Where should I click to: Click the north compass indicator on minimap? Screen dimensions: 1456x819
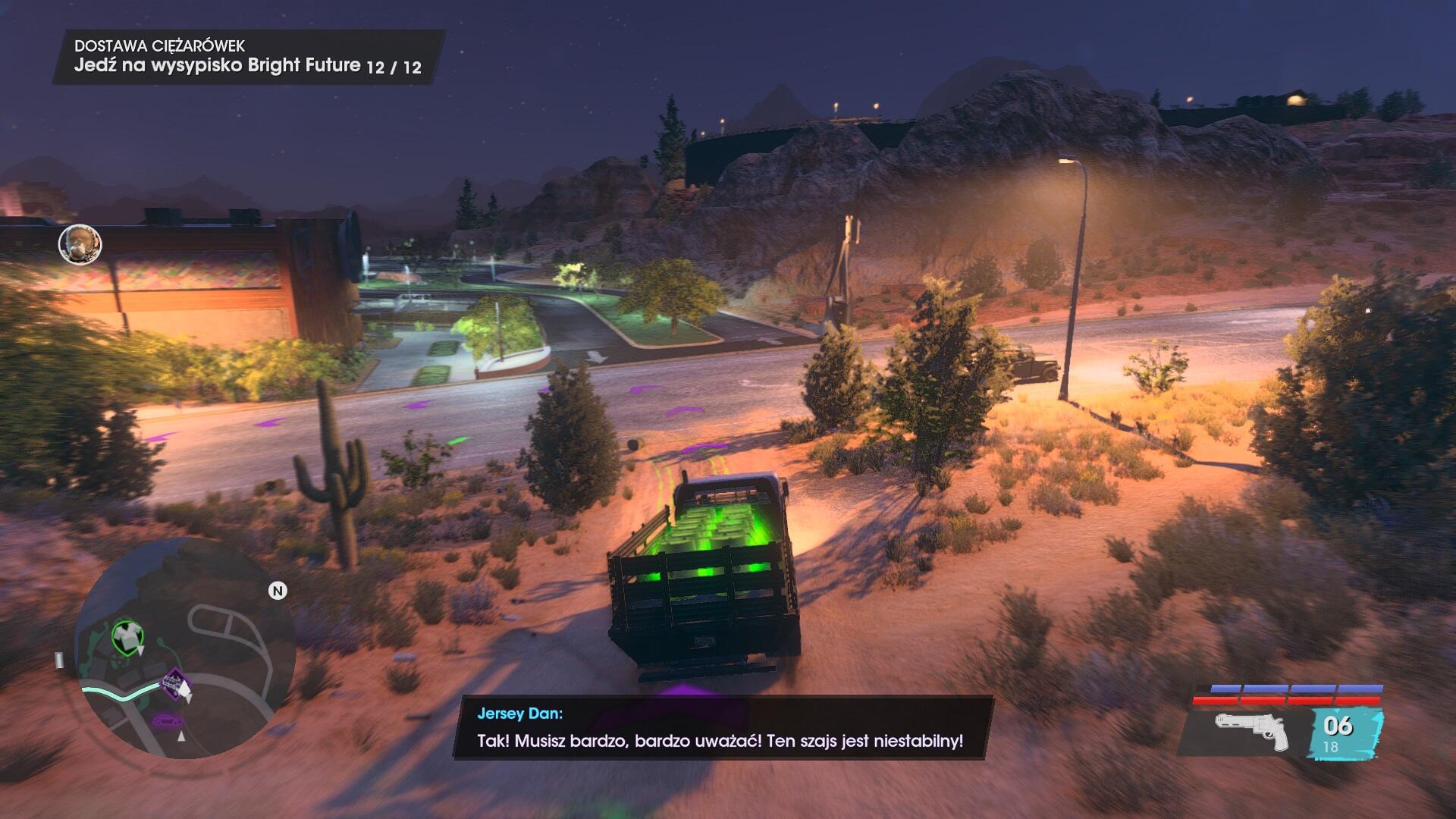coord(278,591)
